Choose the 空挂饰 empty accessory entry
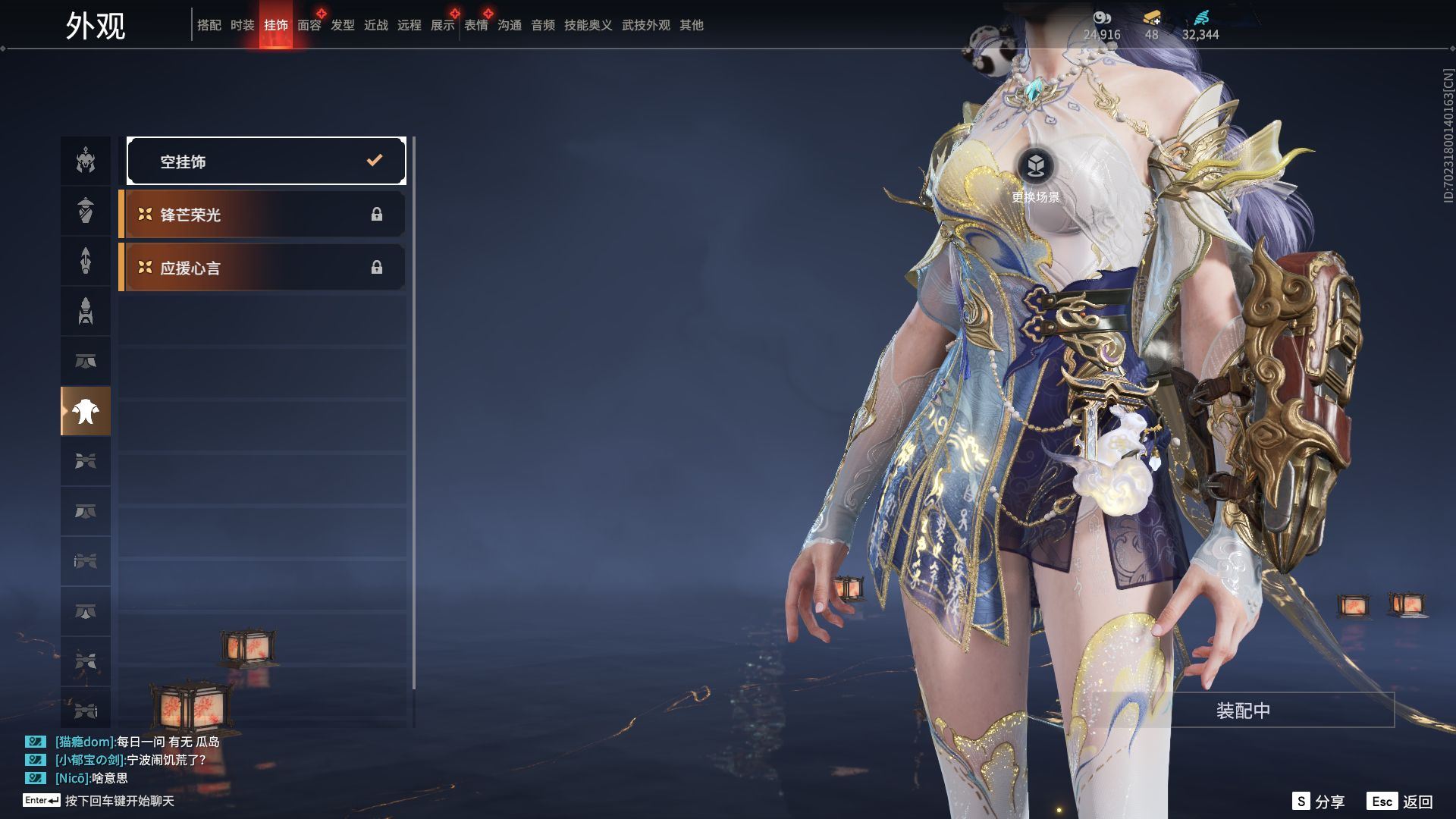 266,161
